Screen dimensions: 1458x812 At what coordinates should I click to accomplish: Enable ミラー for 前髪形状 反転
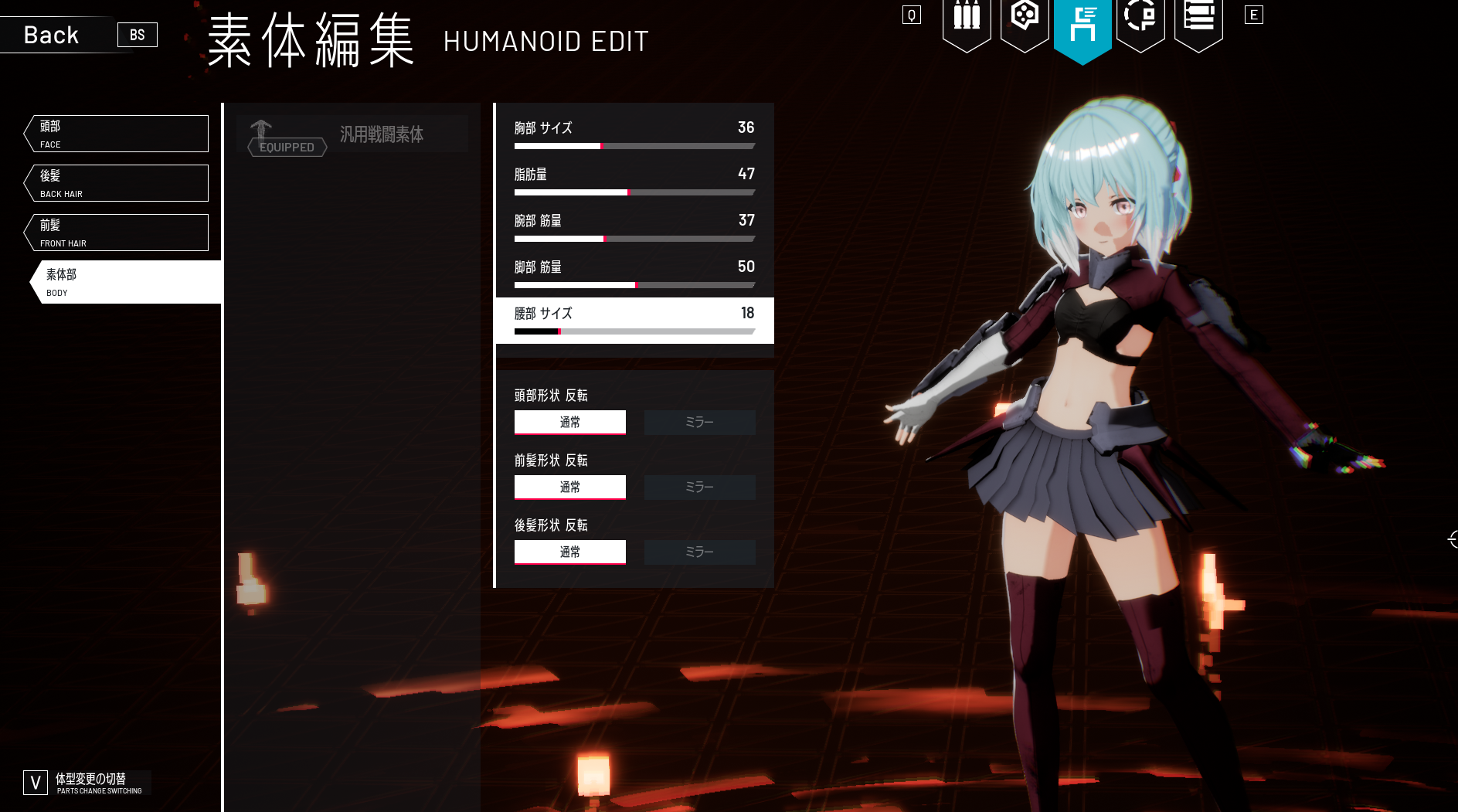coord(699,488)
